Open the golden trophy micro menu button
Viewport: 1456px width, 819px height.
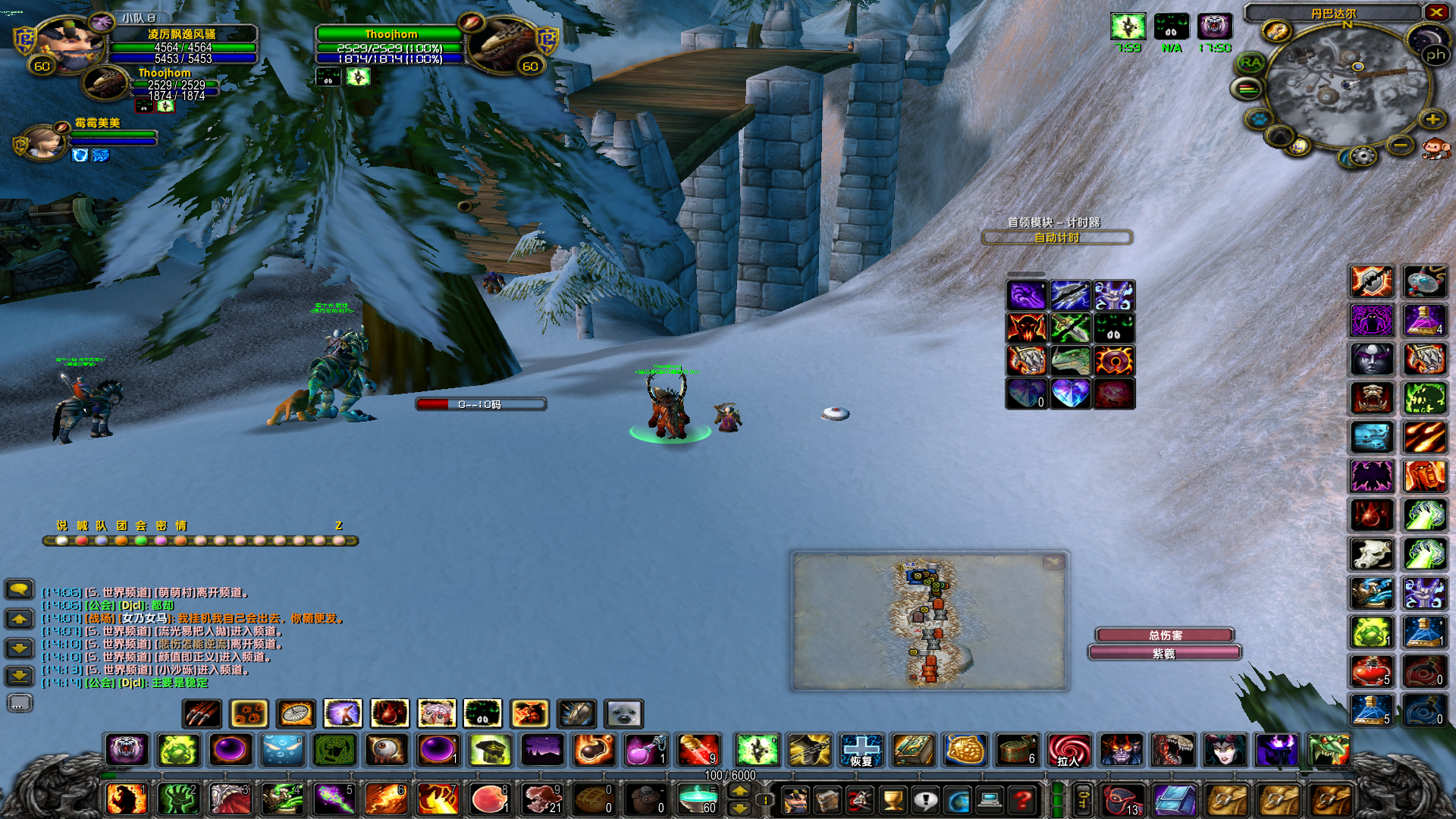click(893, 799)
